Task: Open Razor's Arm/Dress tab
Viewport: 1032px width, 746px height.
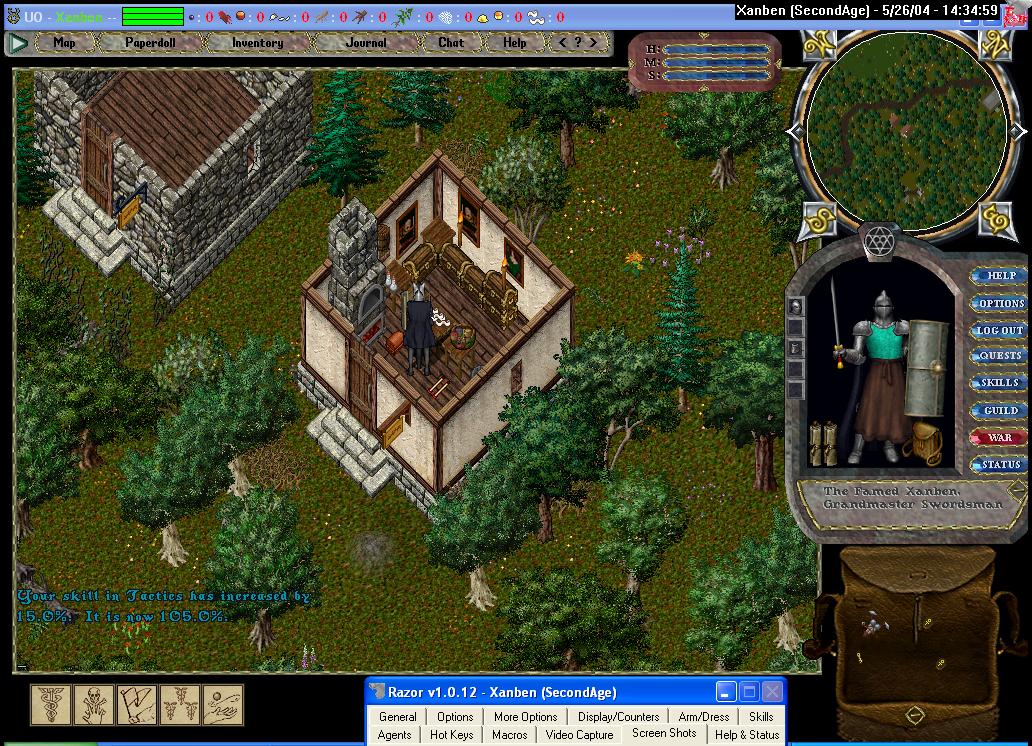Action: click(704, 717)
